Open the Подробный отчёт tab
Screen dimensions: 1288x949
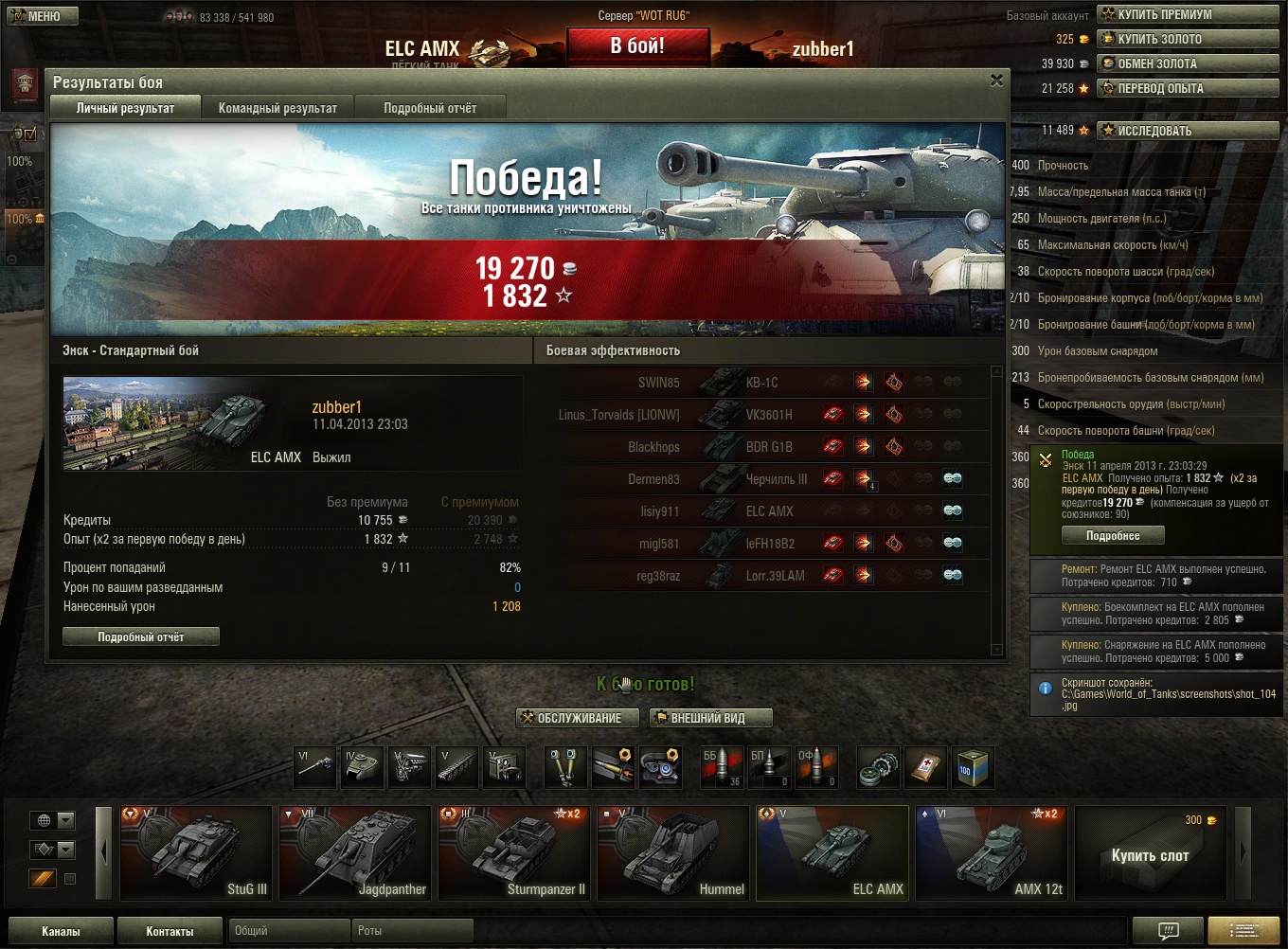[x=430, y=108]
